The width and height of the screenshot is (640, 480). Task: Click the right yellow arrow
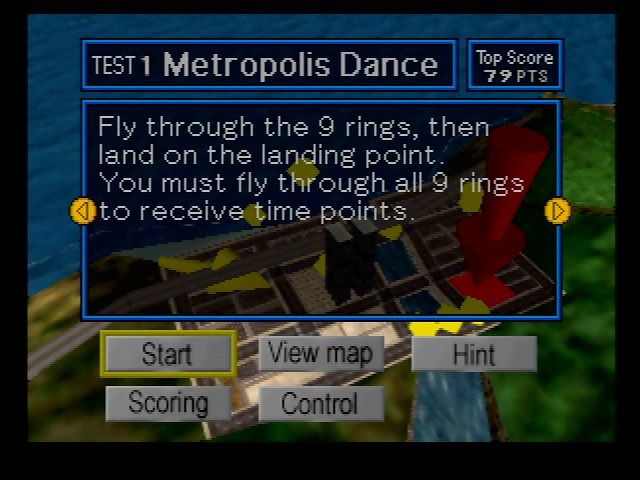click(557, 211)
